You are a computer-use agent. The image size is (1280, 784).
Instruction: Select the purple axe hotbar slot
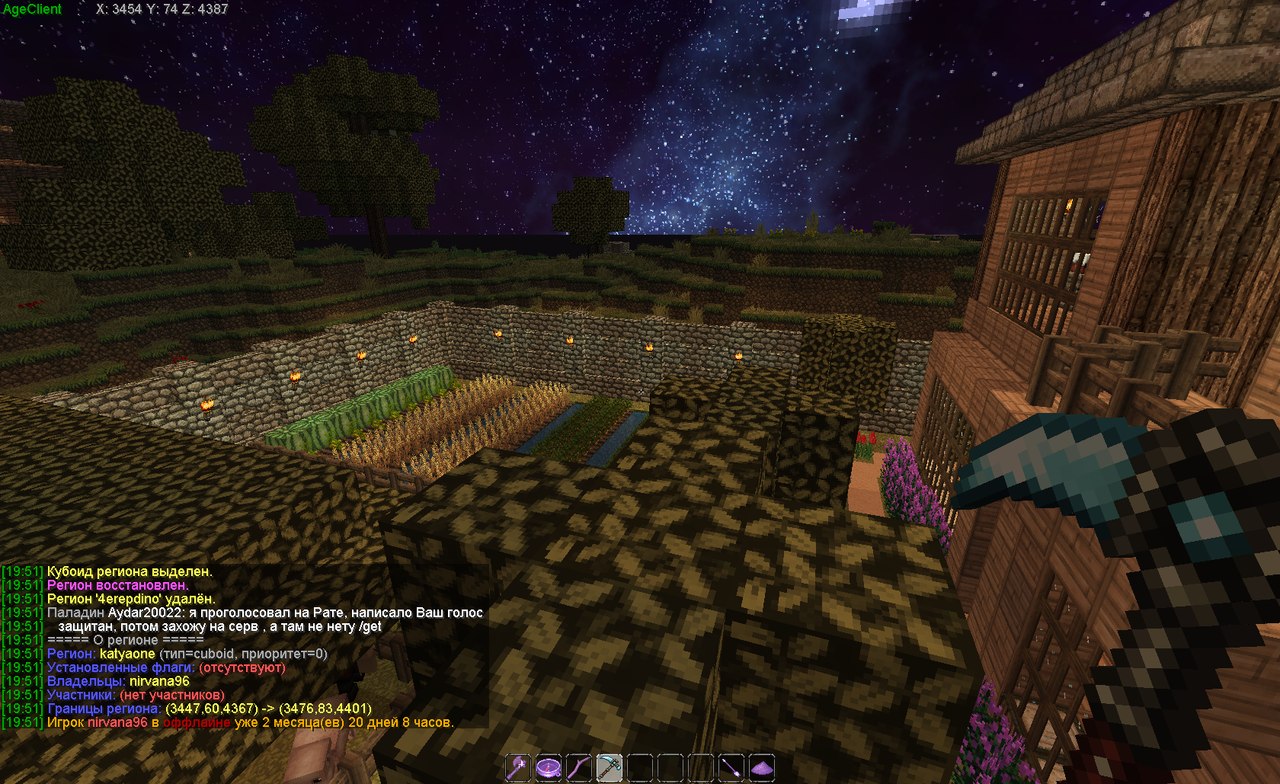517,768
